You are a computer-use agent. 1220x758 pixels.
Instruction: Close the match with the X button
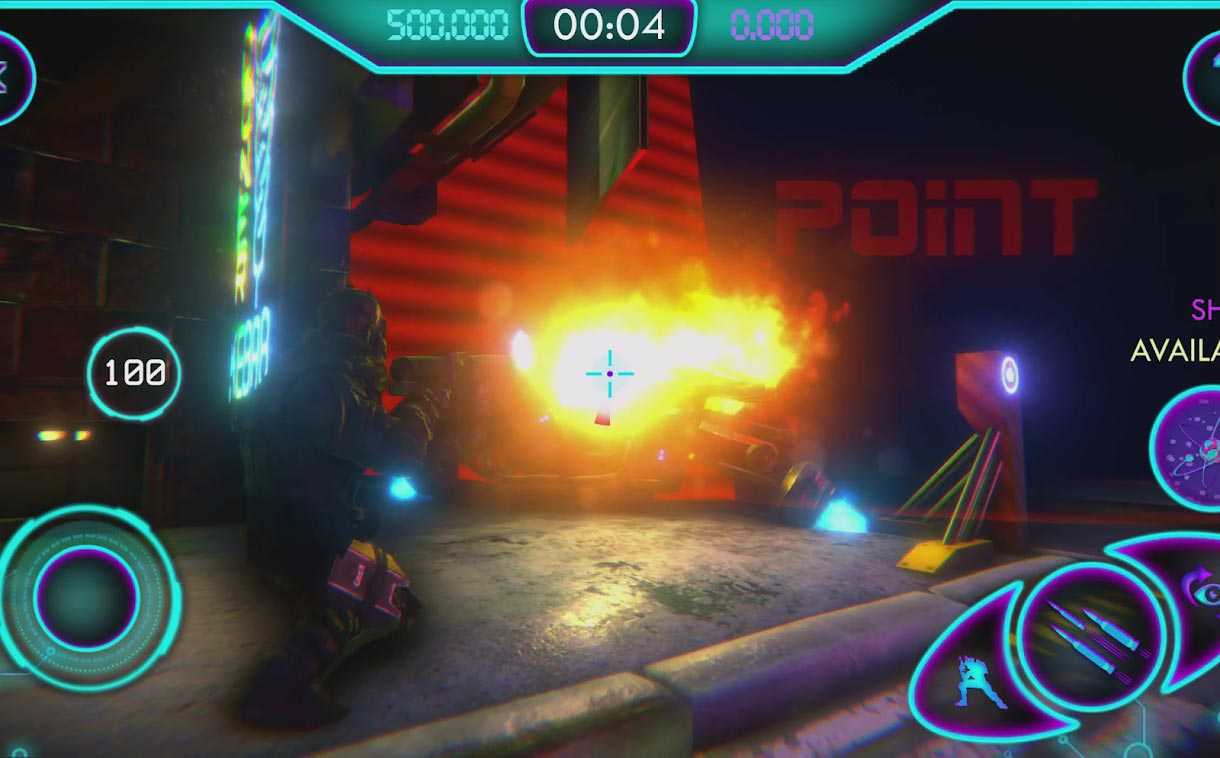tap(8, 78)
